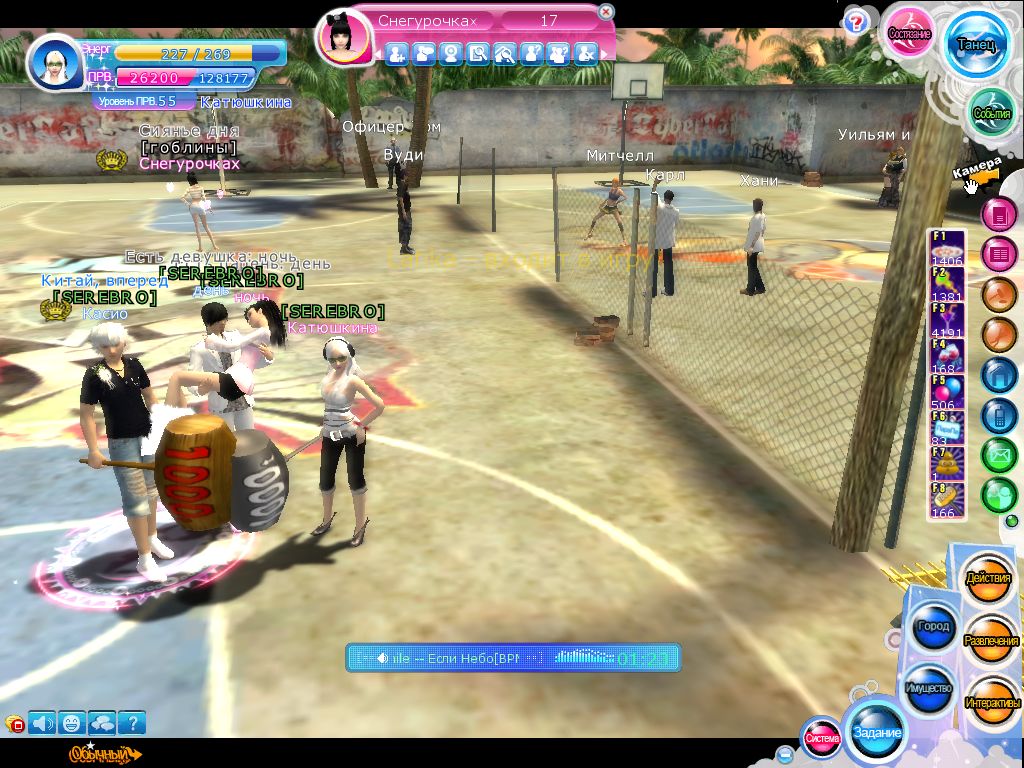Open the smiley emoticon menu
The width and height of the screenshot is (1024, 768).
coord(72,722)
